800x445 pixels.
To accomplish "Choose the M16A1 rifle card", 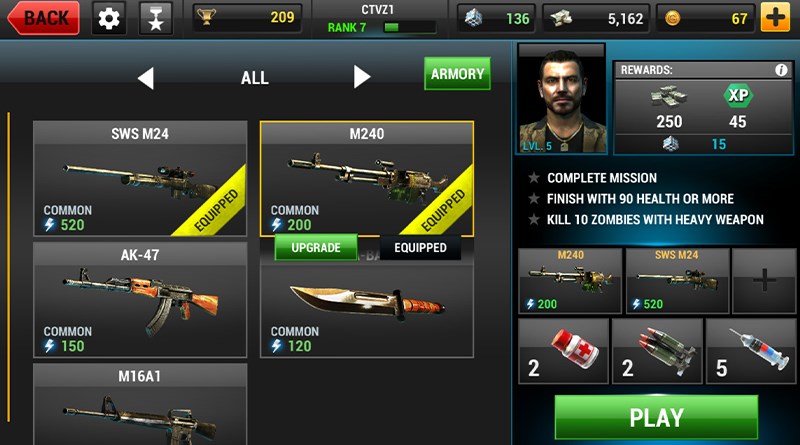I will click(x=140, y=404).
